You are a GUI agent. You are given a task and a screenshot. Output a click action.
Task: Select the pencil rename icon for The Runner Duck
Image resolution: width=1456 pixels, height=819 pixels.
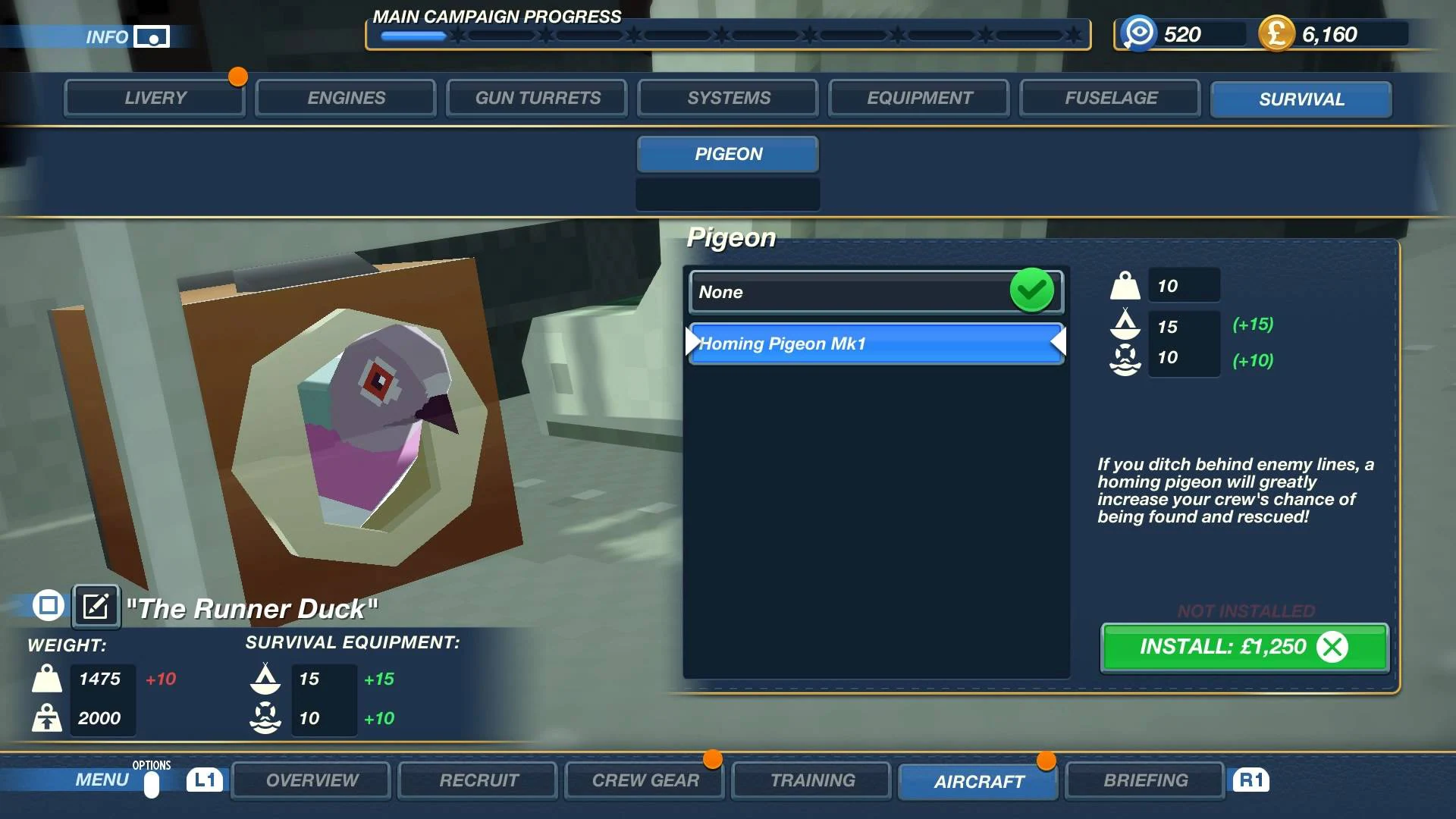coord(95,606)
